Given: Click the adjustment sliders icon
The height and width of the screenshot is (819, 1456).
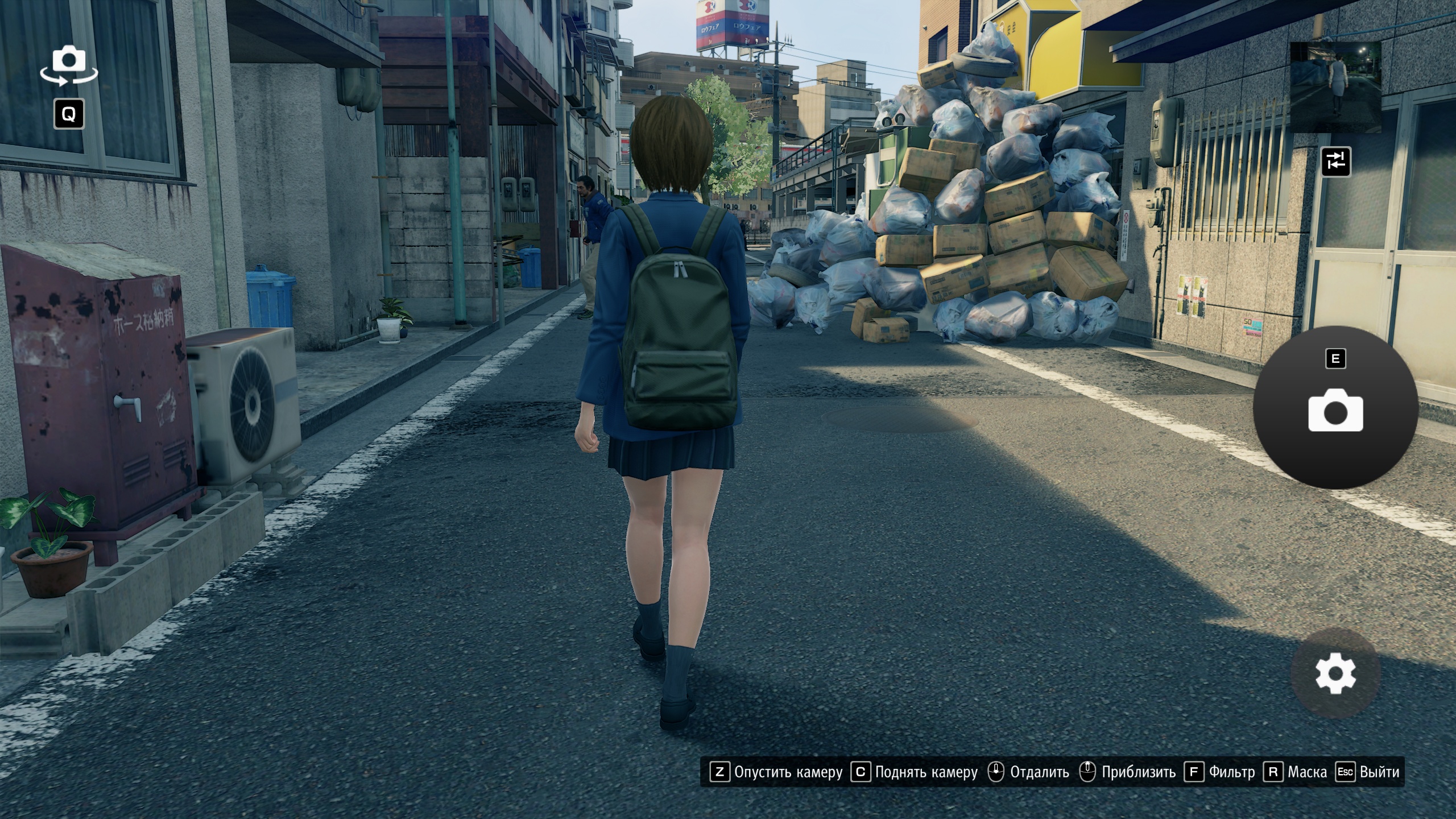Looking at the screenshot, I should tap(1335, 162).
